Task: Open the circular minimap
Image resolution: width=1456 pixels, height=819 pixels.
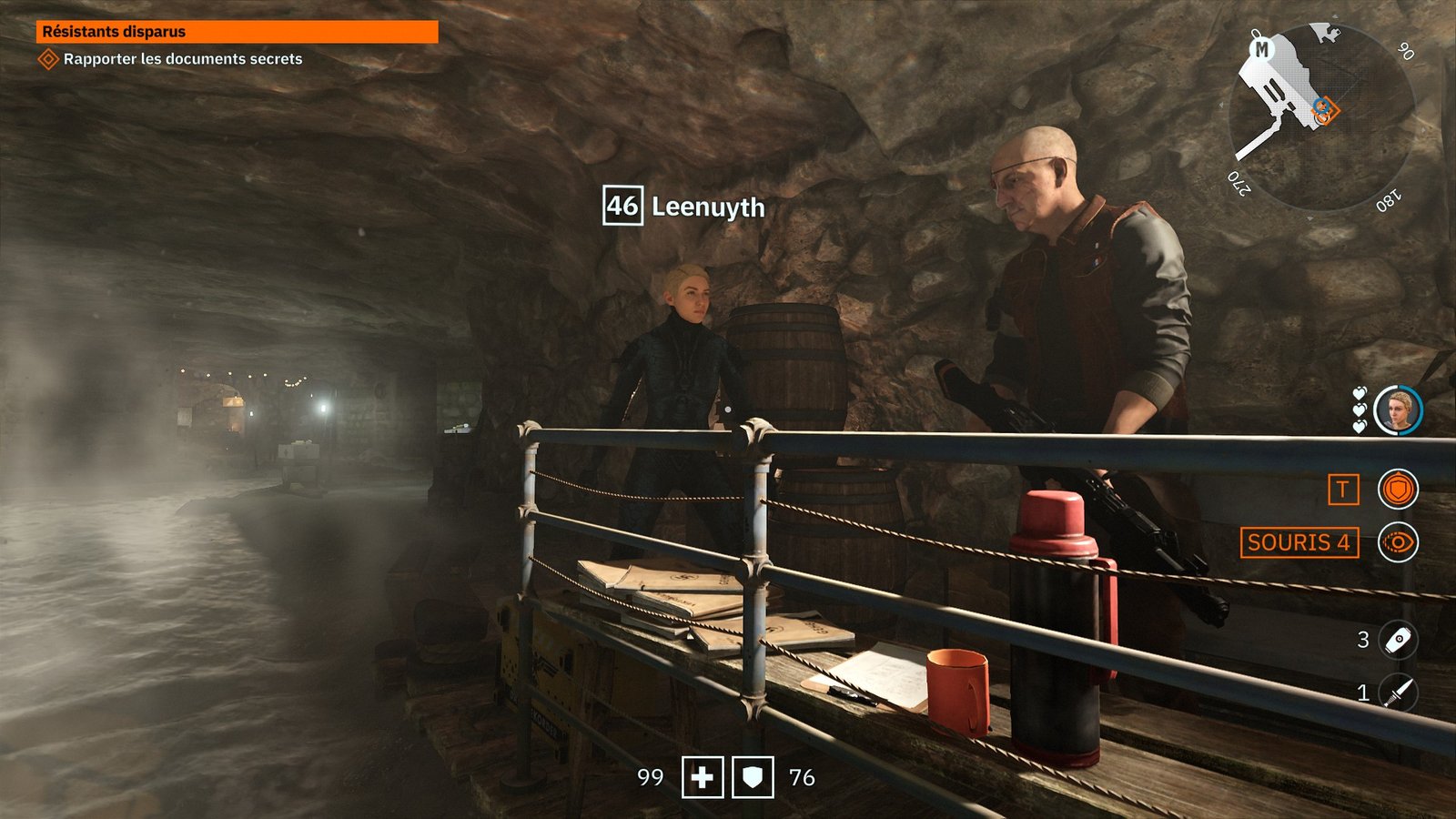Action: (x=1319, y=118)
